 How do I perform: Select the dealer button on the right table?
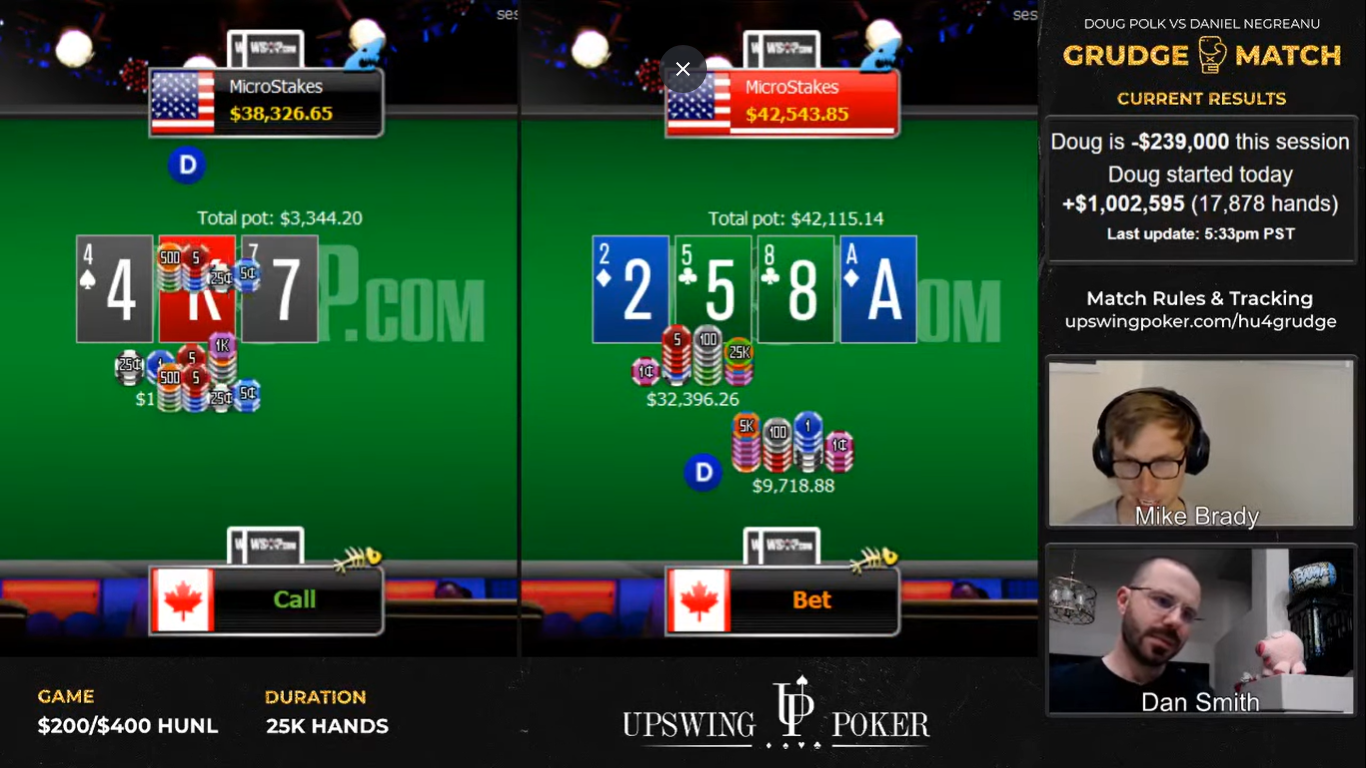(x=703, y=472)
